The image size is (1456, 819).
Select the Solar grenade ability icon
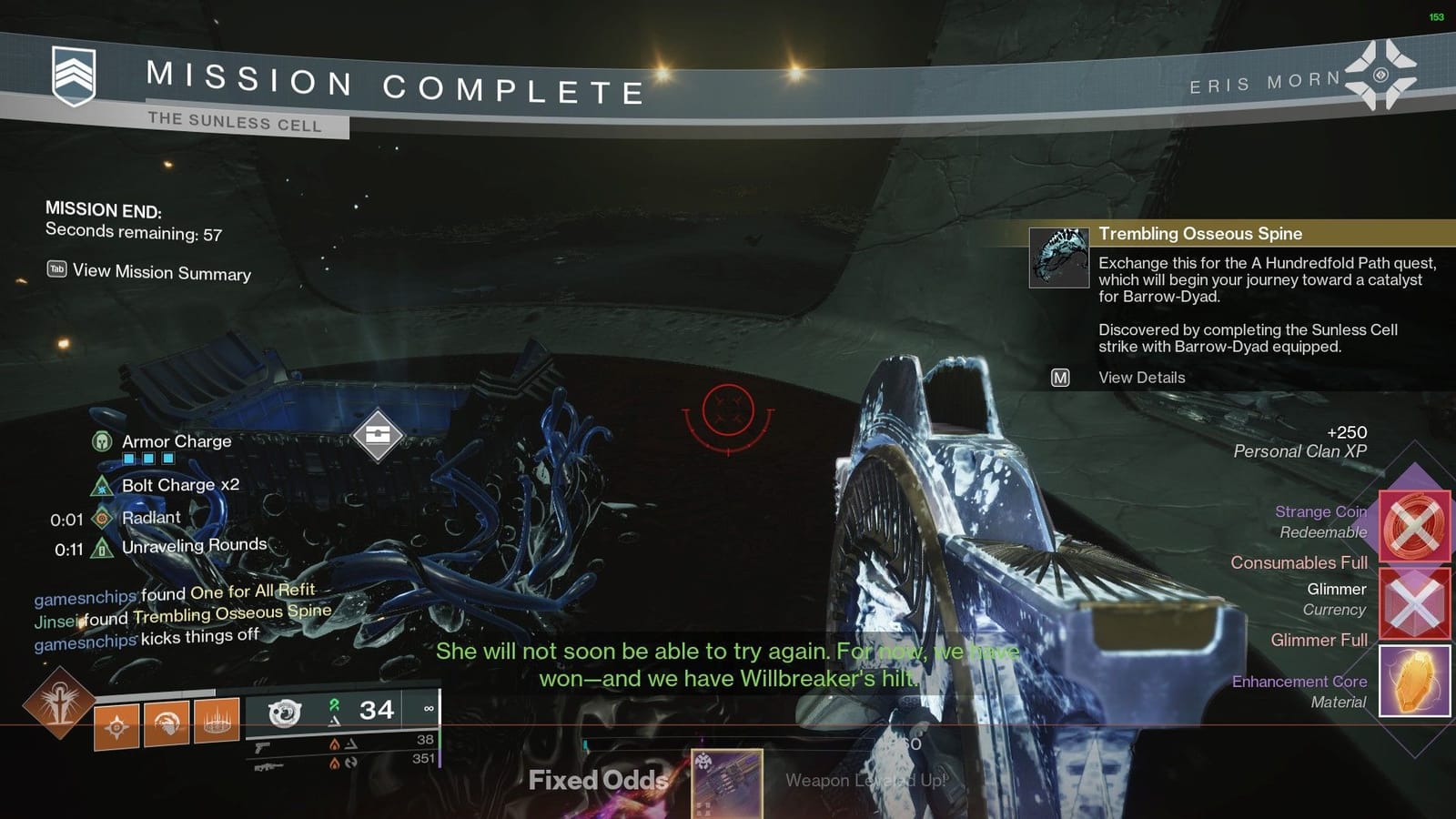tap(118, 726)
